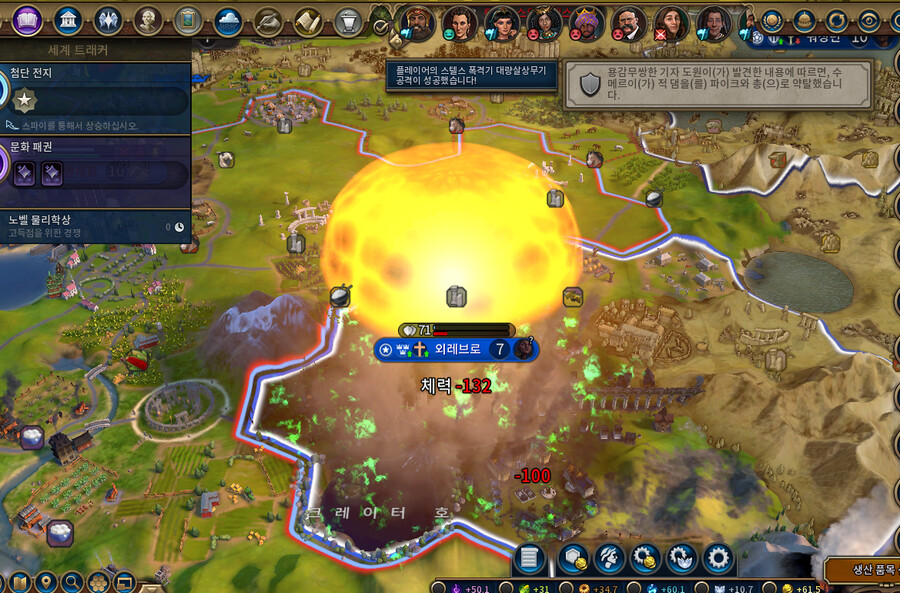Select the purple-turbaned leader's portrait

tap(586, 20)
